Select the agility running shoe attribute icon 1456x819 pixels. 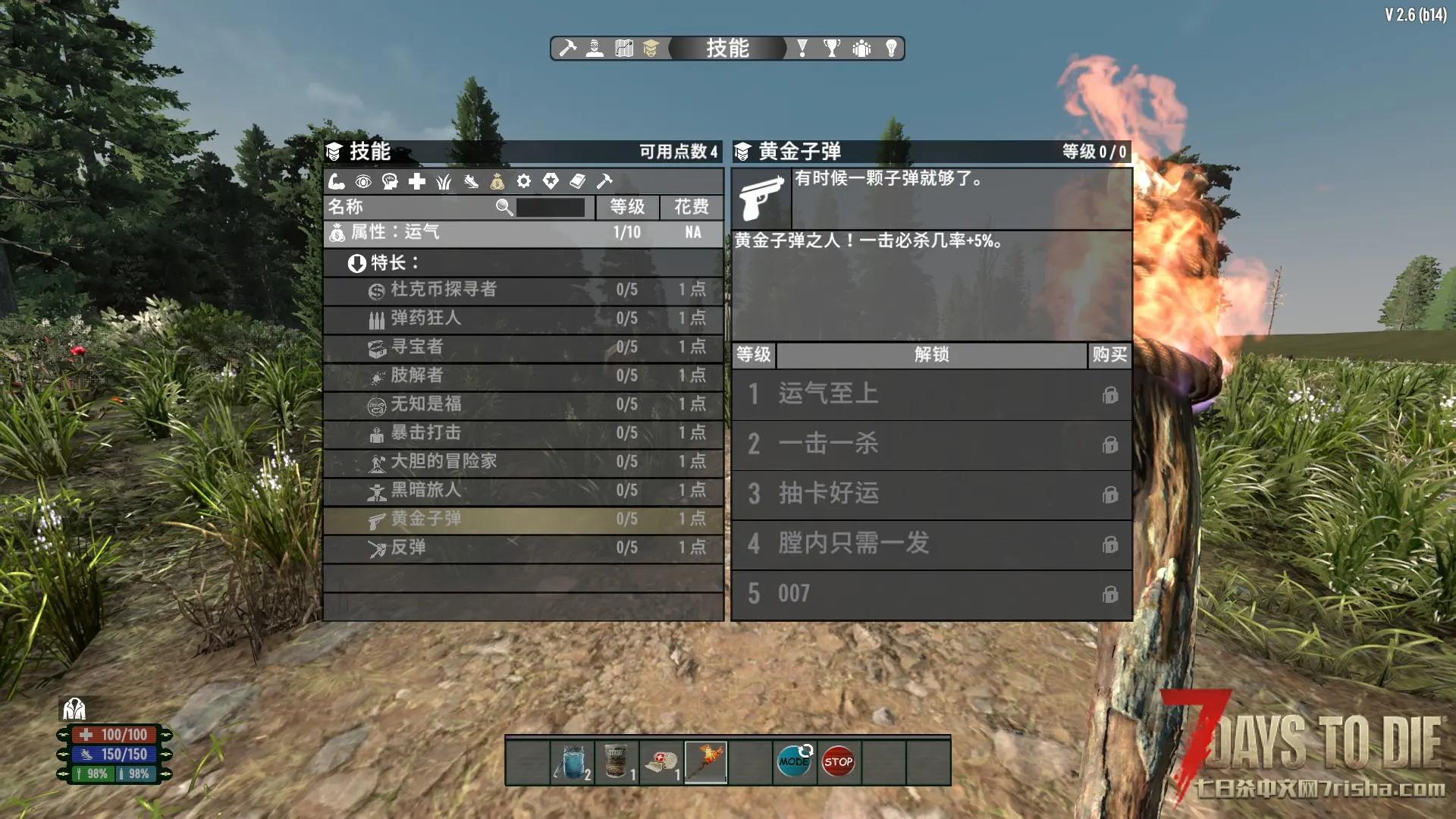tap(471, 181)
